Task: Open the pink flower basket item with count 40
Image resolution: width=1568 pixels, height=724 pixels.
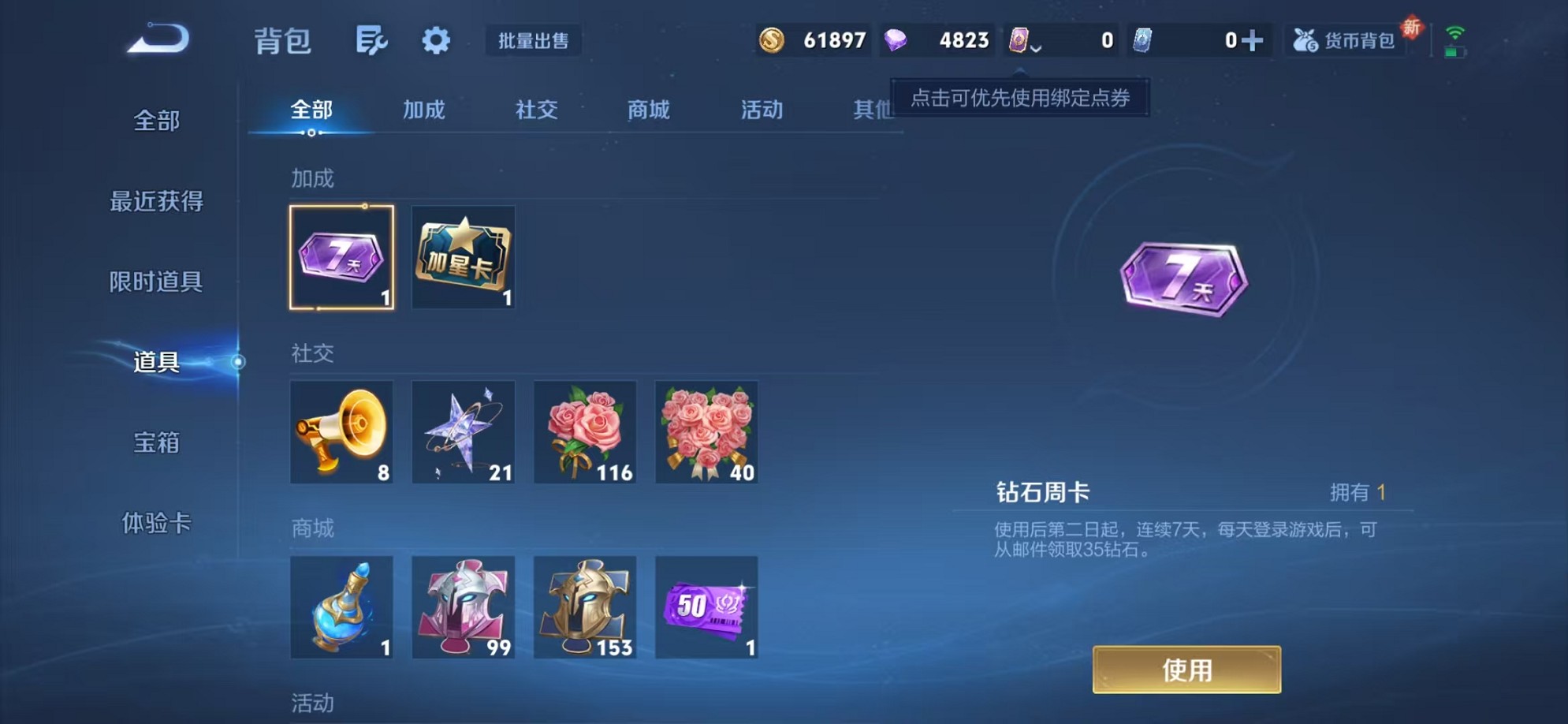Action: [x=706, y=432]
